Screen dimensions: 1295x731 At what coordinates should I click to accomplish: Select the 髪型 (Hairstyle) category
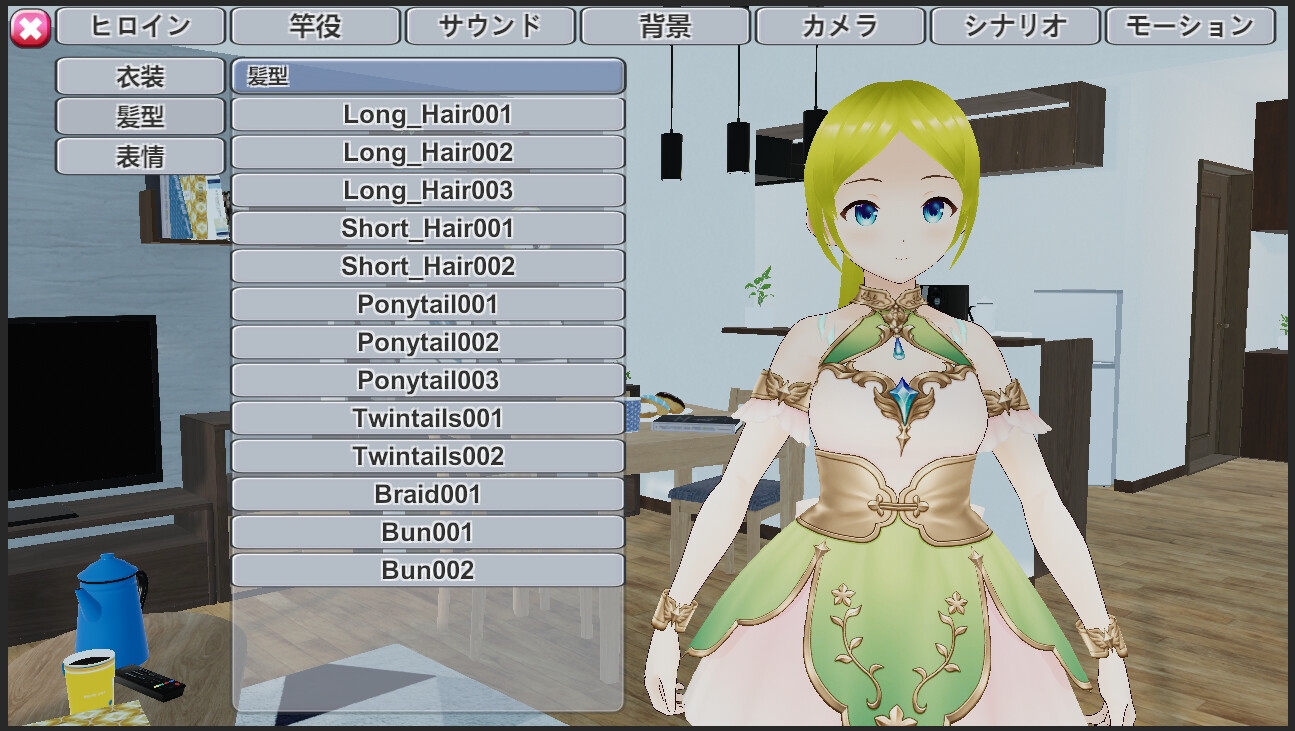coord(139,116)
